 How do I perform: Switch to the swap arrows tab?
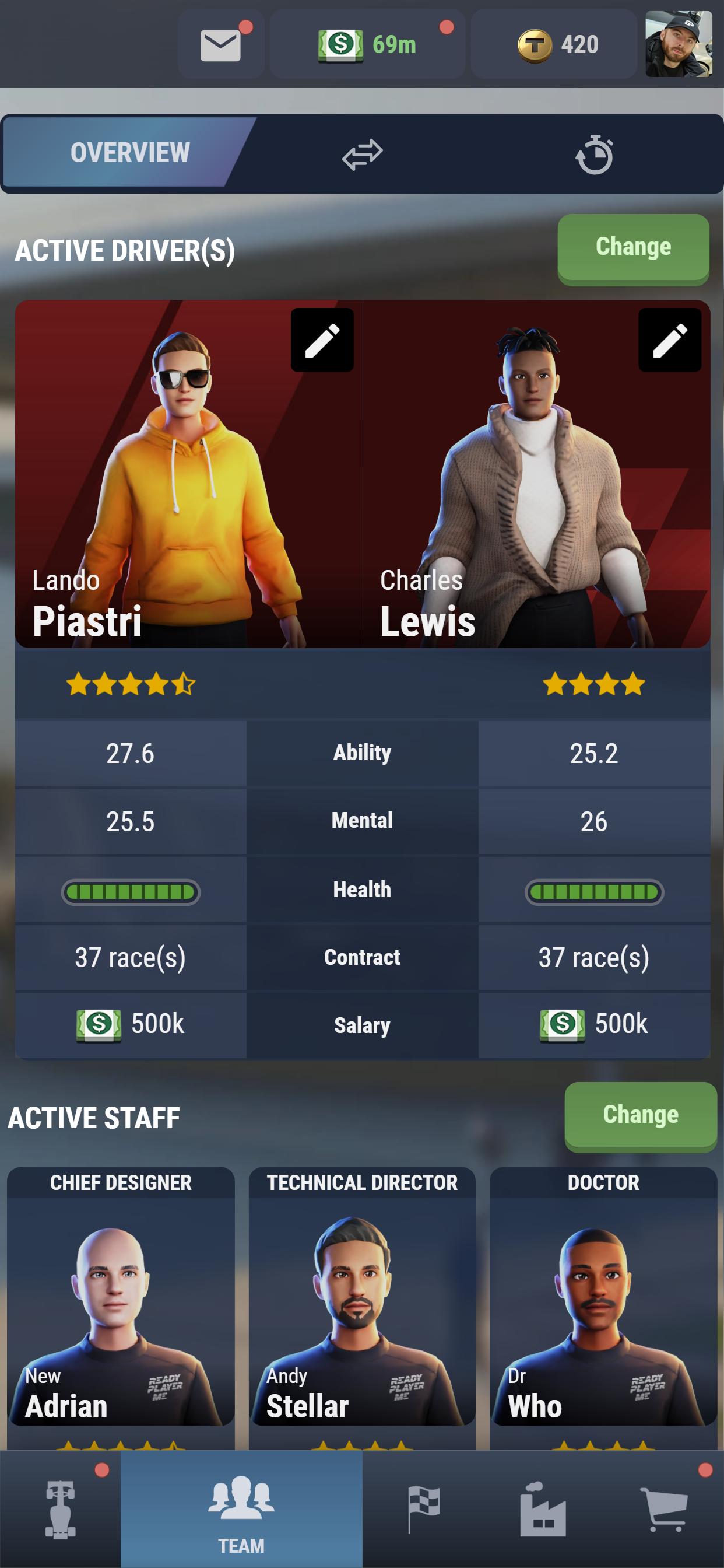pos(362,155)
